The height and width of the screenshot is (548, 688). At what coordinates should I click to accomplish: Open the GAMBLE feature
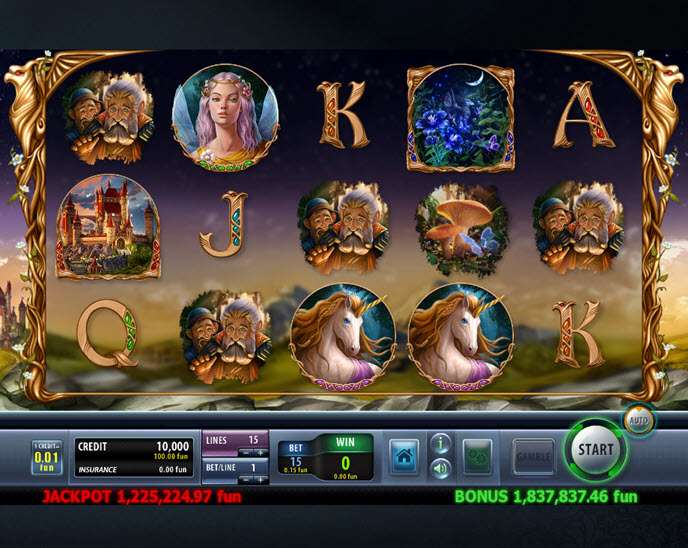pos(534,457)
